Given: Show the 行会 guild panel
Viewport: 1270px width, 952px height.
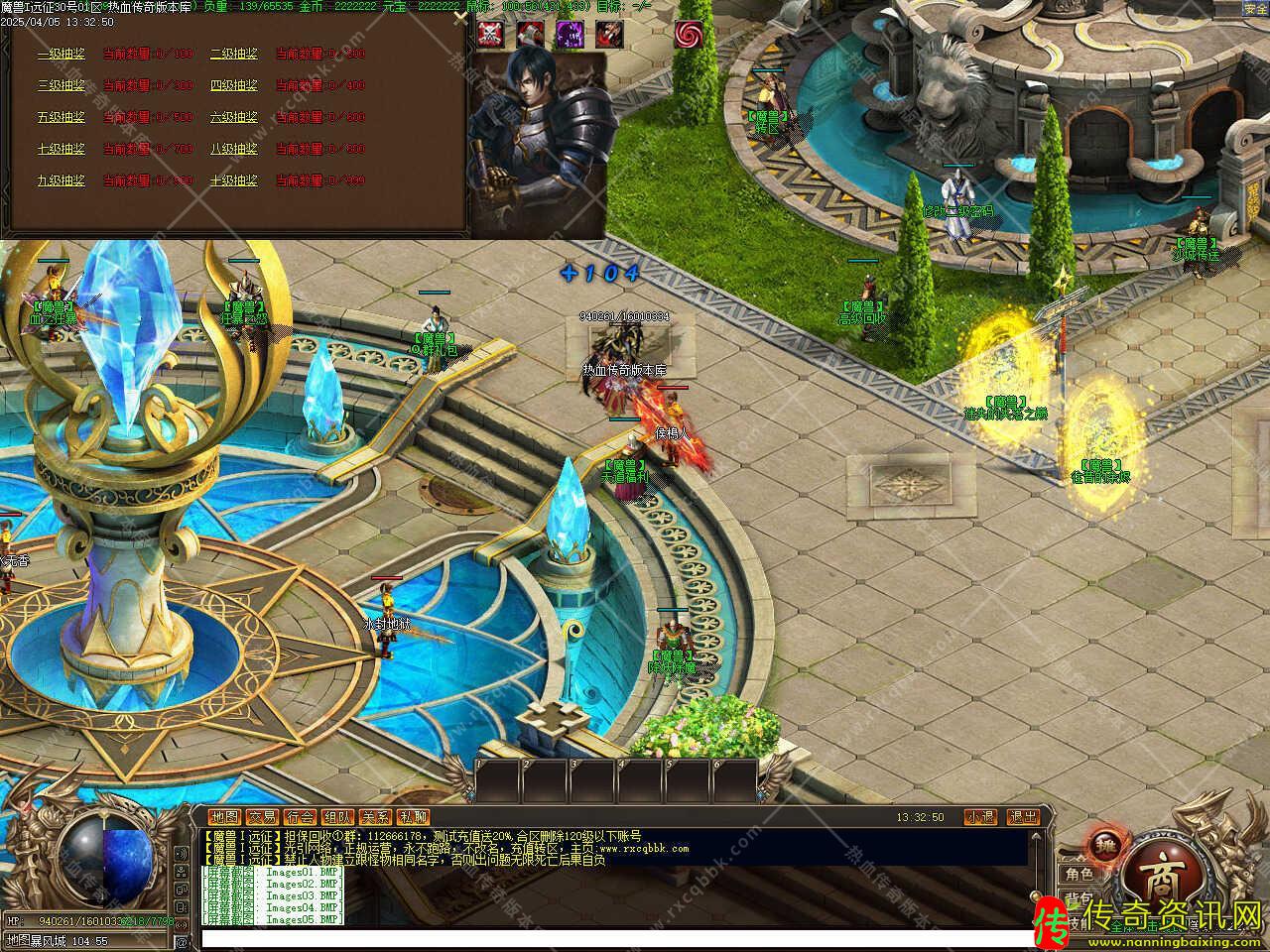Looking at the screenshot, I should coord(300,817).
